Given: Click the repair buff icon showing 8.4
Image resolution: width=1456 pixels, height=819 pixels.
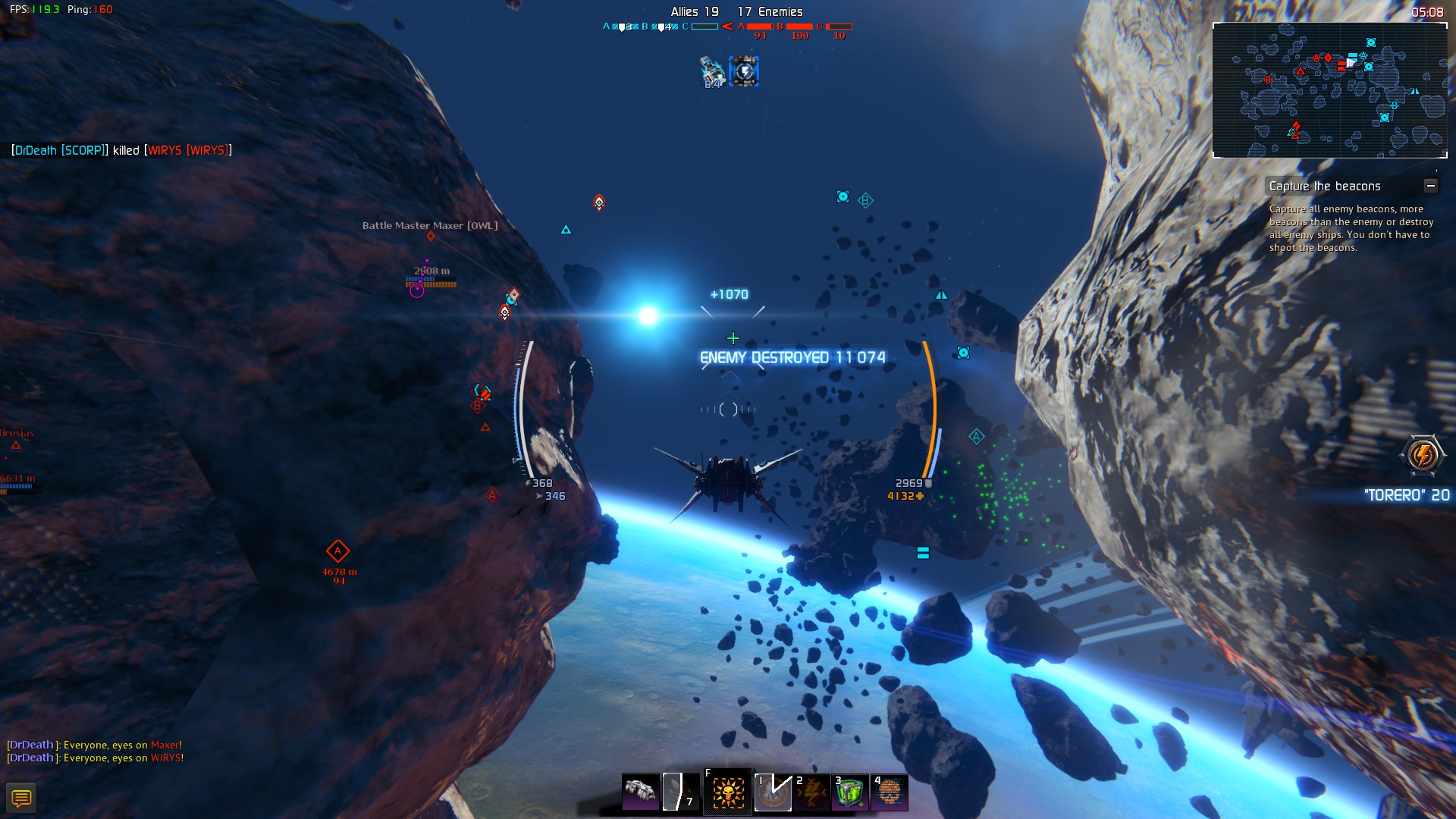Looking at the screenshot, I should coord(713,71).
